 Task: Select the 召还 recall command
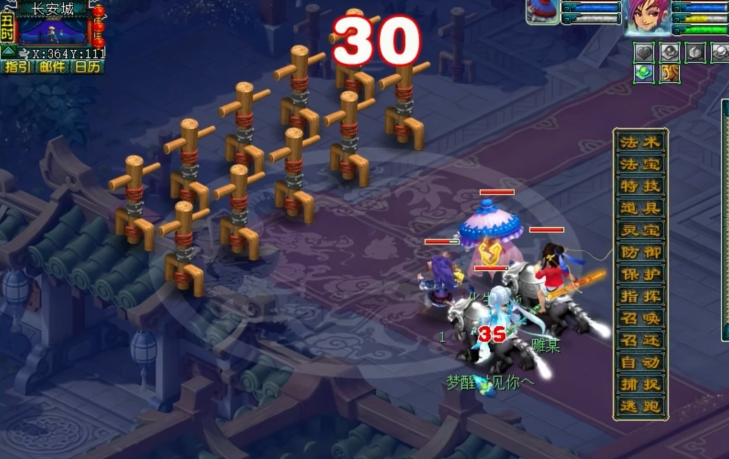coord(641,340)
